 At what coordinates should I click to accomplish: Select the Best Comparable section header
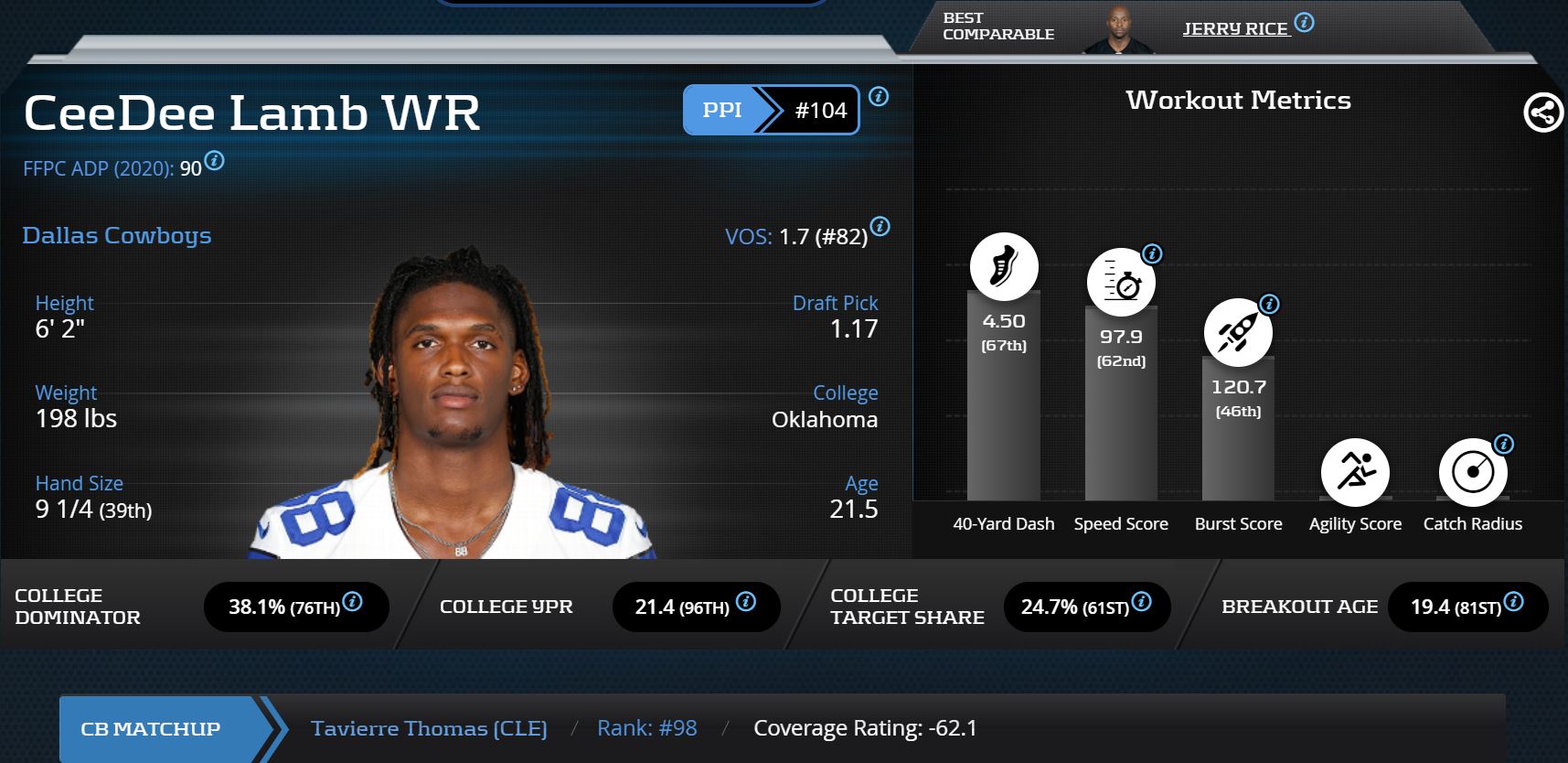997,25
